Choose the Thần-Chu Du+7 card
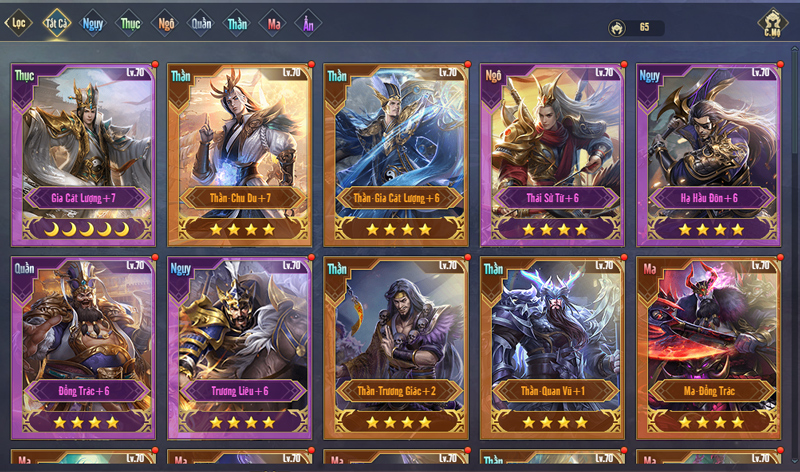 pyautogui.click(x=240, y=153)
